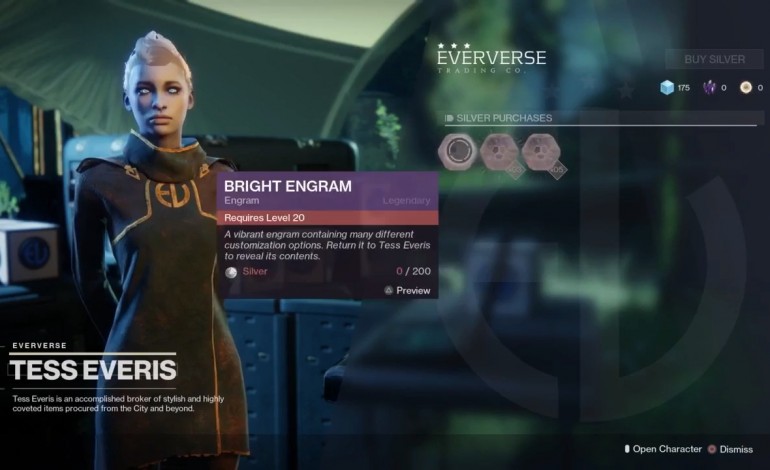Pick the five-engram bundle marked x05

(540, 152)
